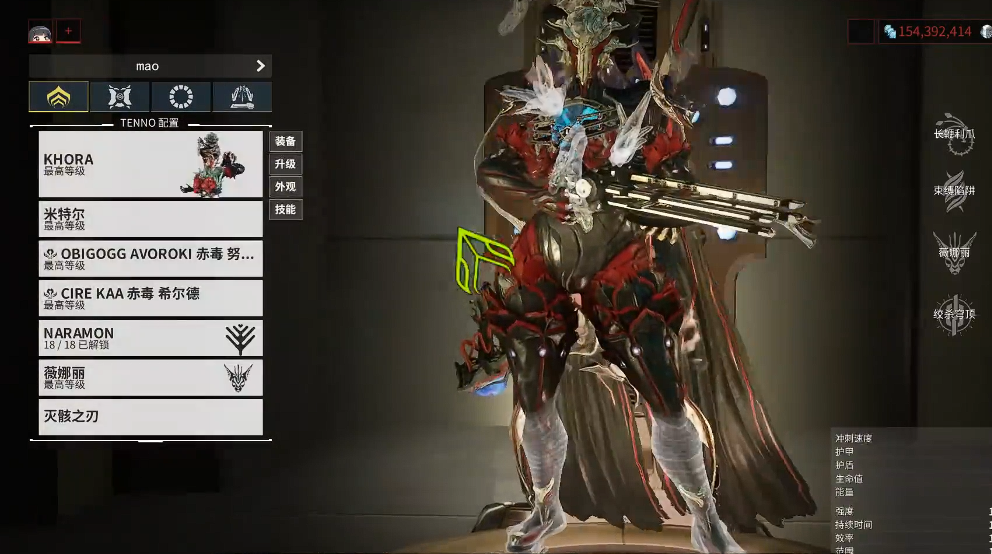Open the fourth loadout category tab

(242, 97)
